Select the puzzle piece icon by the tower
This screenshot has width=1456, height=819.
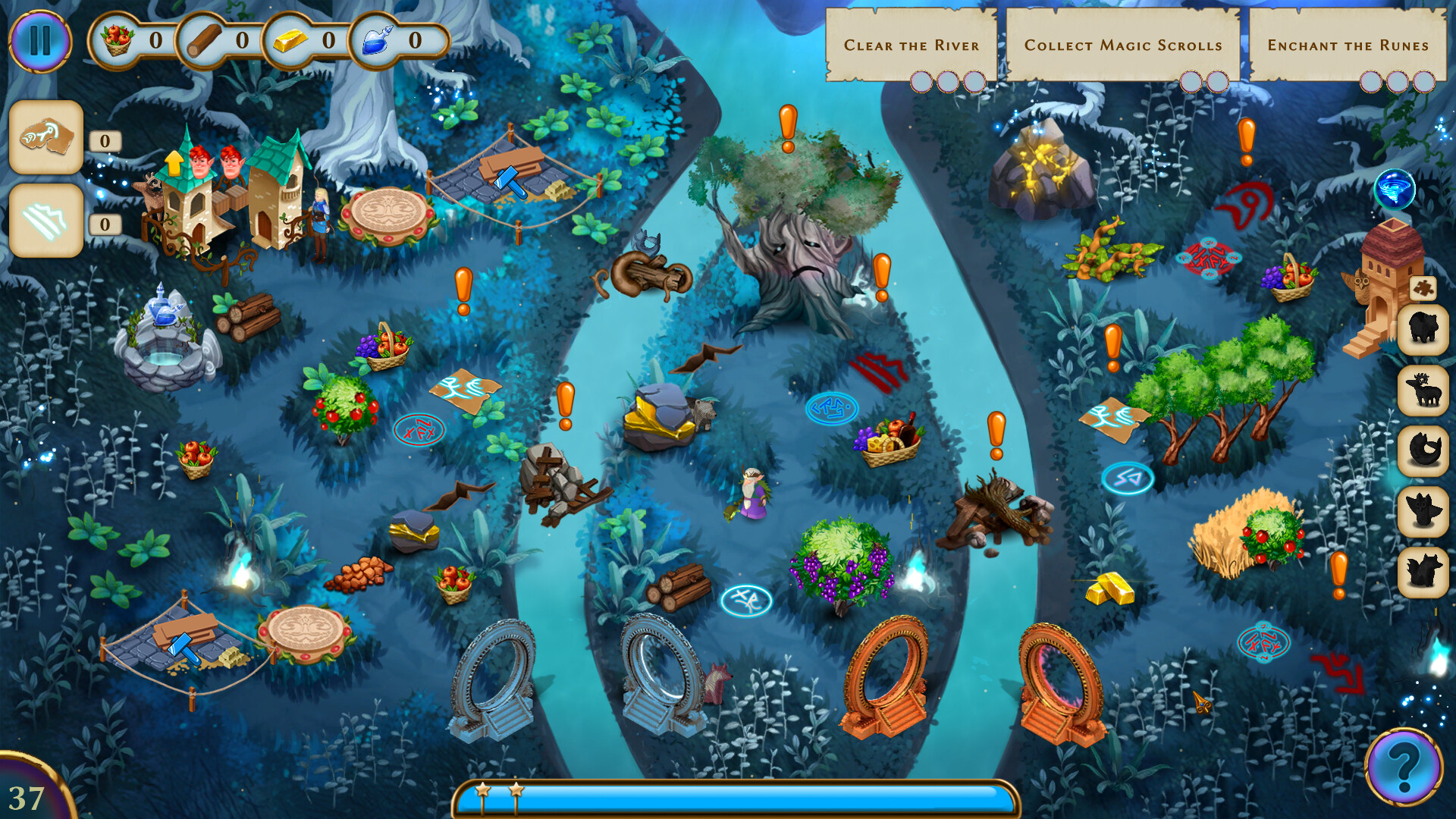tap(1423, 290)
